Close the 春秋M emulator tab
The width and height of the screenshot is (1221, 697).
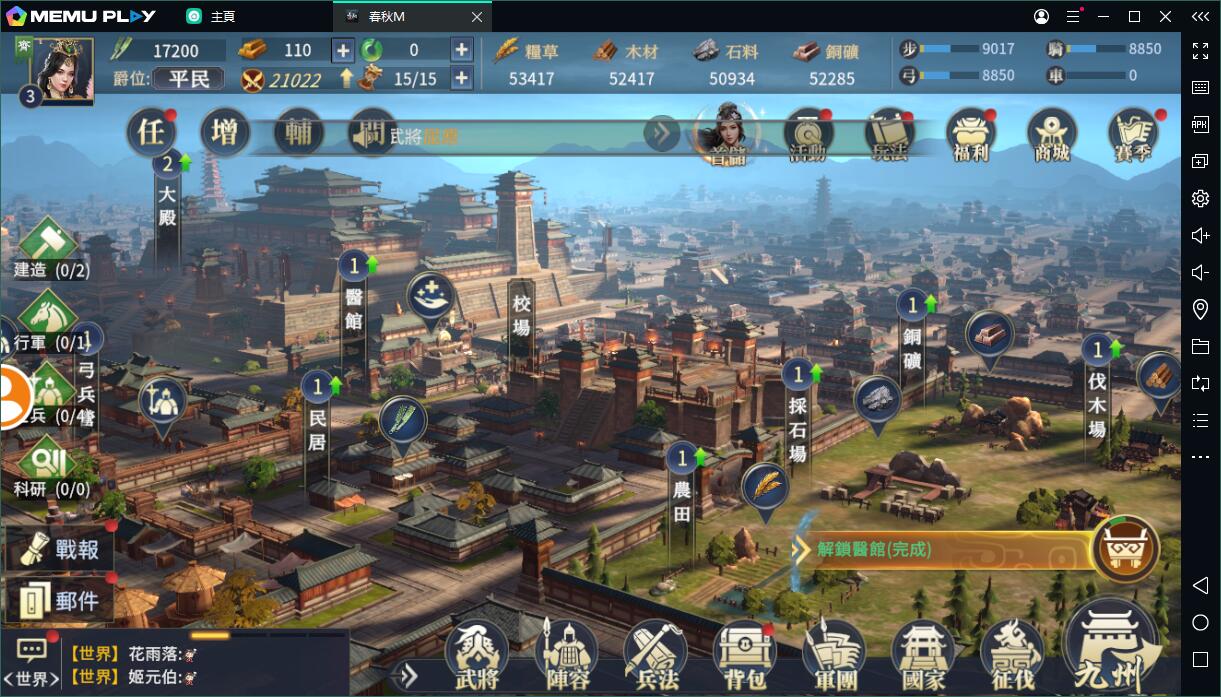(477, 17)
